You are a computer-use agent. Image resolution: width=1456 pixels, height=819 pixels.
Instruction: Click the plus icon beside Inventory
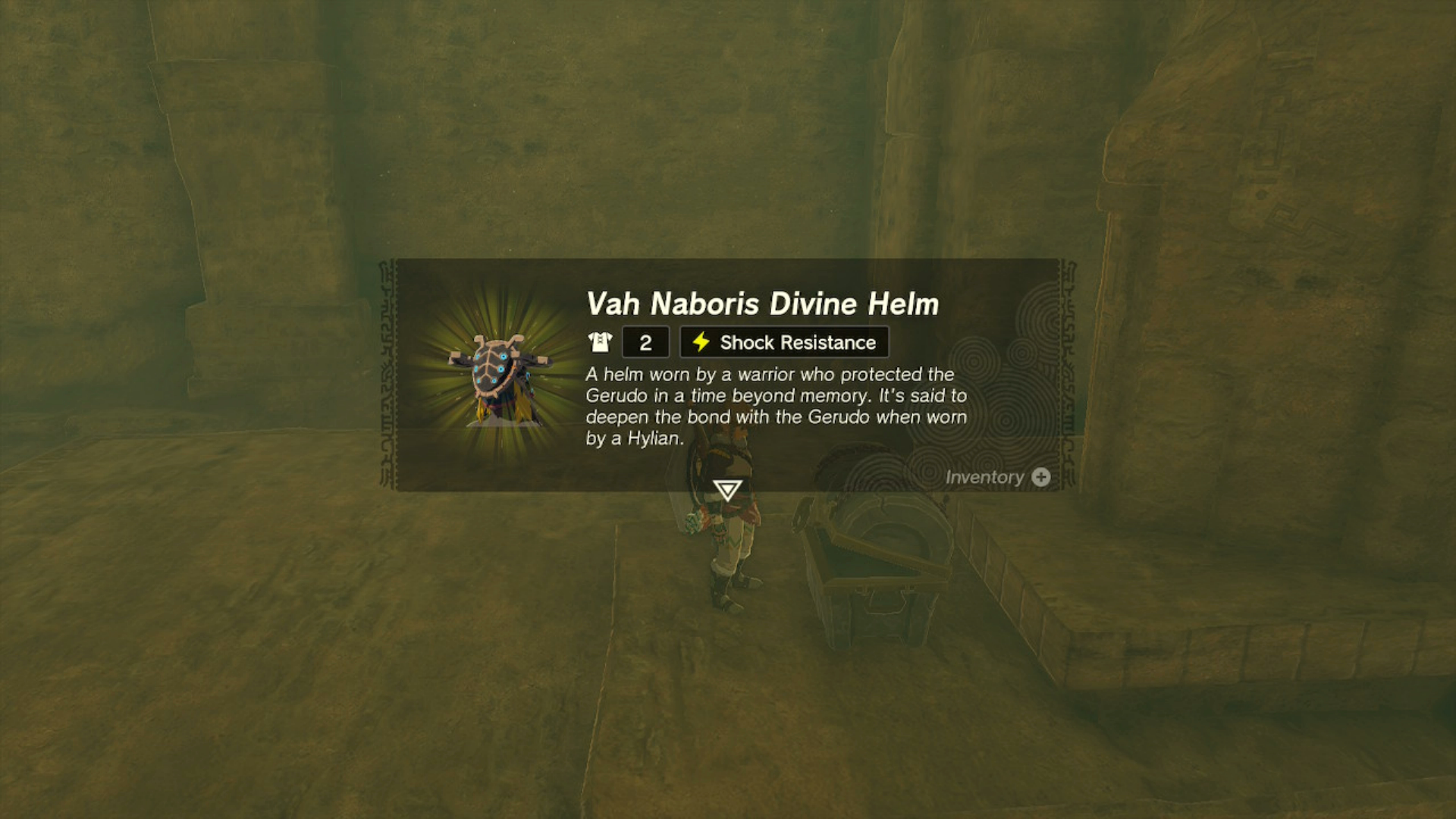[1040, 477]
